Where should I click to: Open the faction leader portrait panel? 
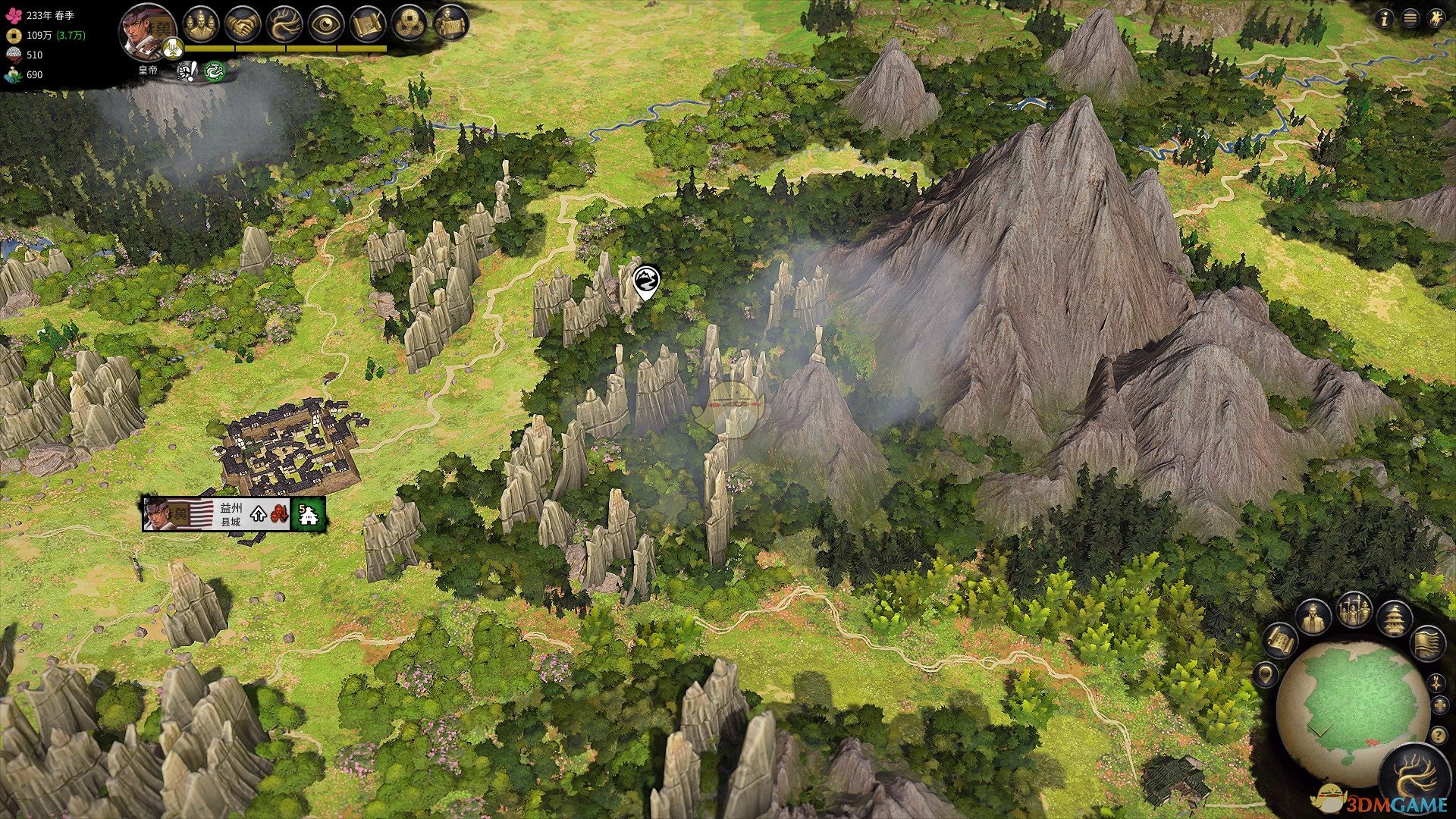point(147,32)
